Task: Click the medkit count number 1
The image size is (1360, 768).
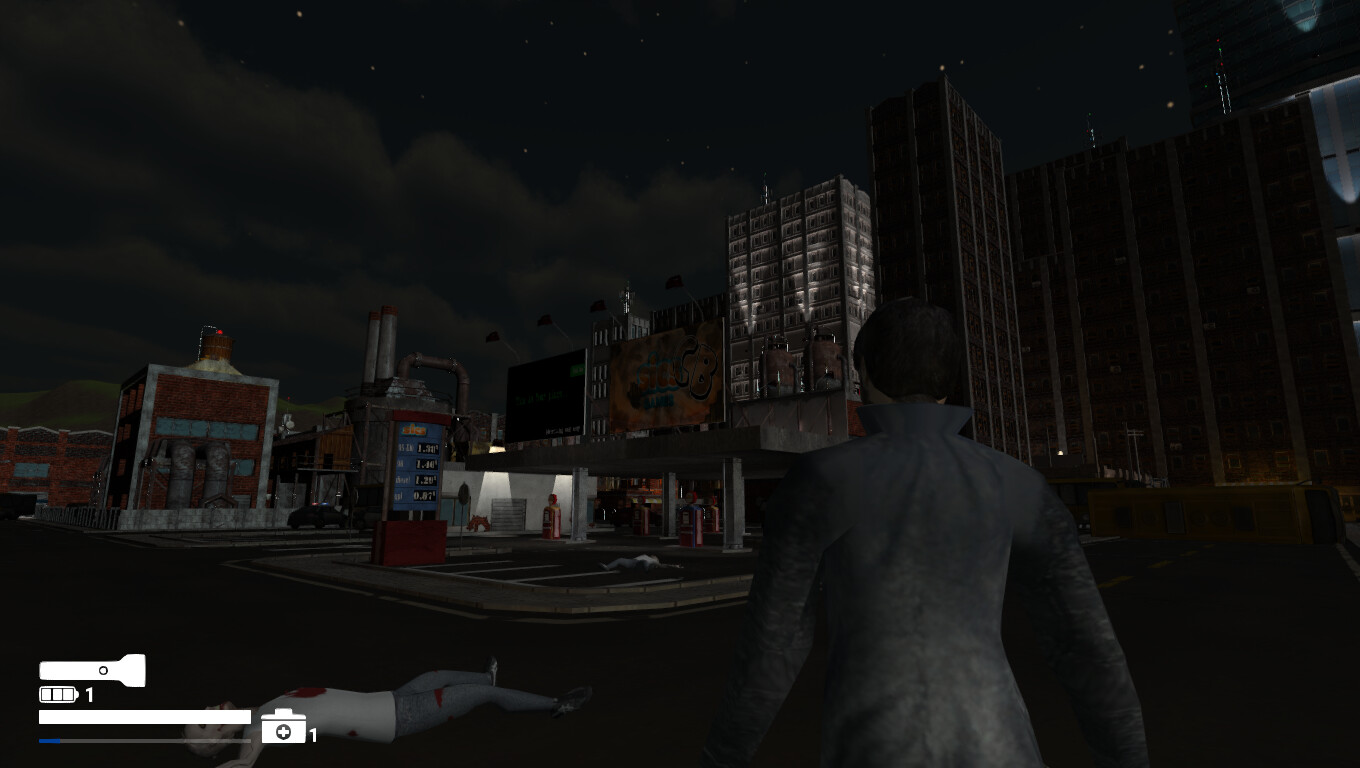Action: coord(313,735)
